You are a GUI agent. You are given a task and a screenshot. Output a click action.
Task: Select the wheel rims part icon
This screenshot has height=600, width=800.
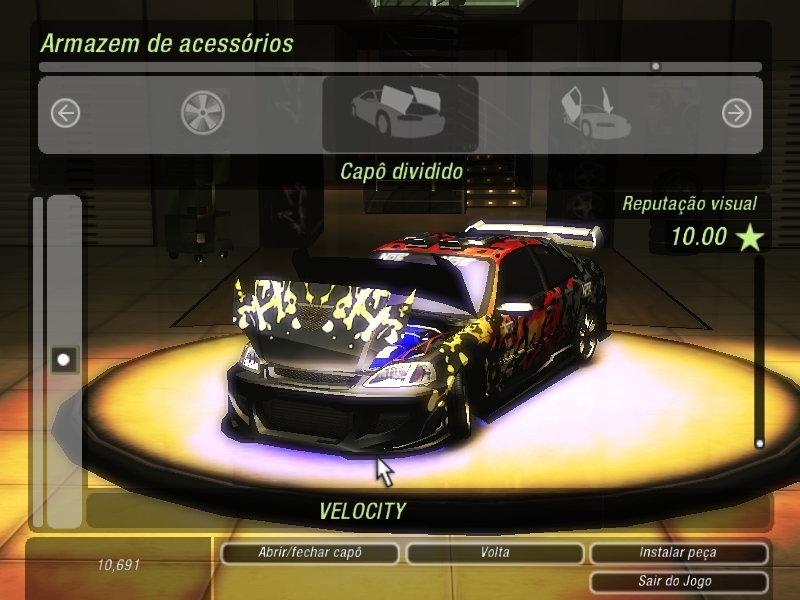203,114
